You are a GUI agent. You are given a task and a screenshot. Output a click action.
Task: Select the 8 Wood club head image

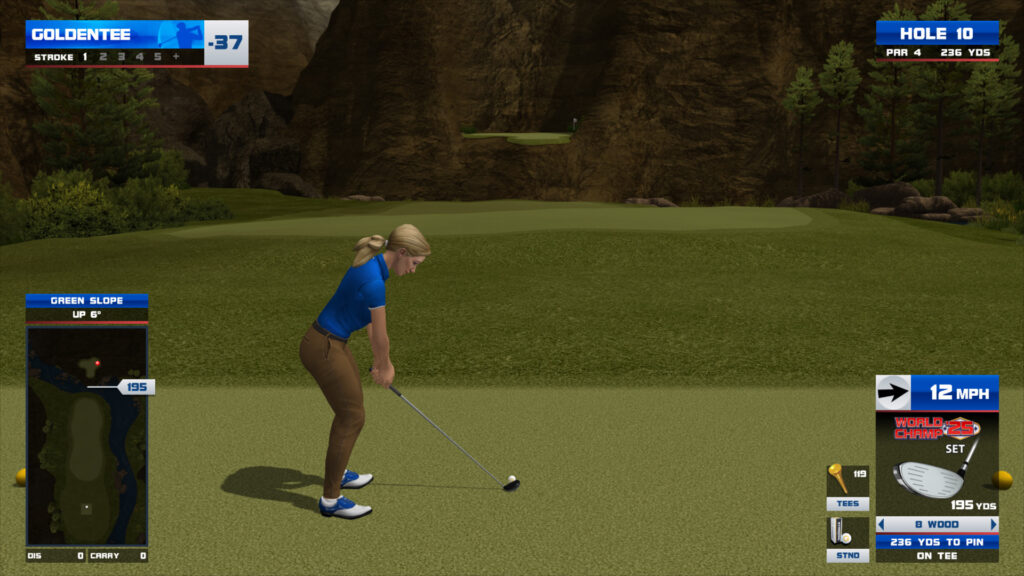(x=930, y=478)
